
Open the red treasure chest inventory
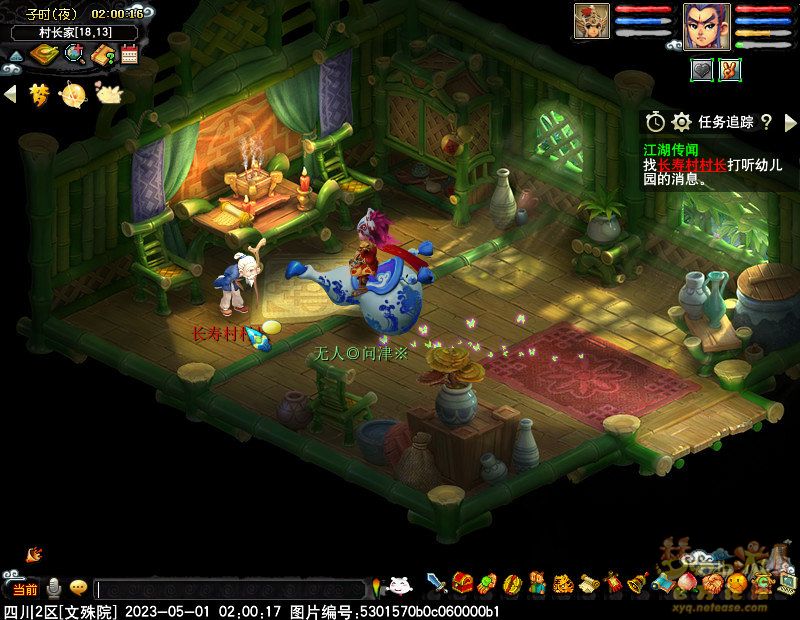click(x=462, y=583)
